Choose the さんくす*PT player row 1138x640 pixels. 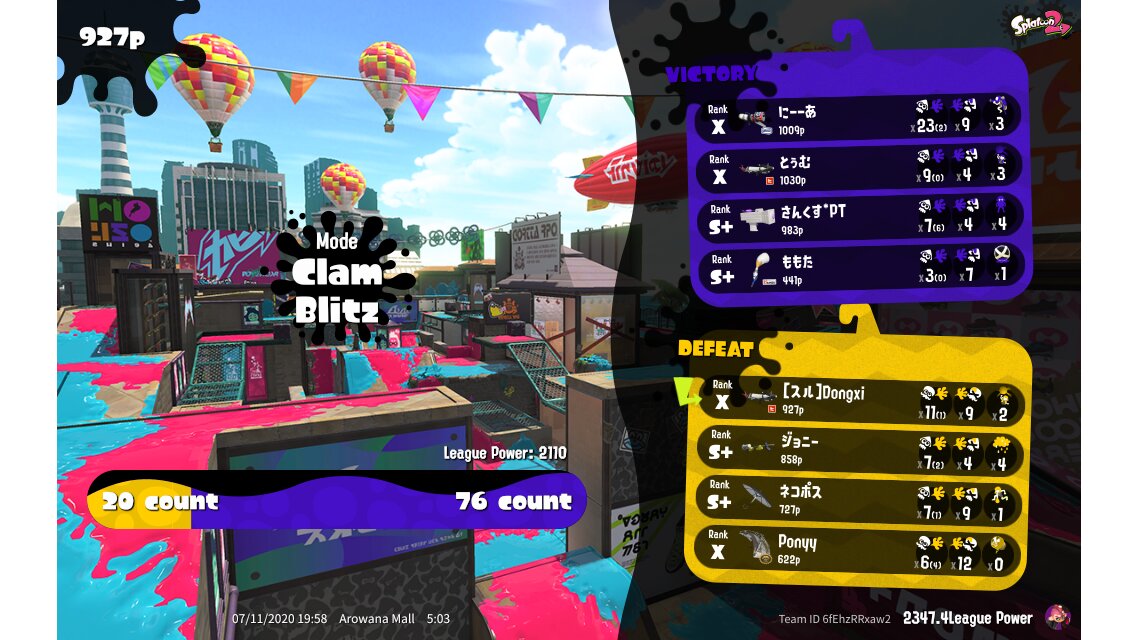tap(860, 218)
